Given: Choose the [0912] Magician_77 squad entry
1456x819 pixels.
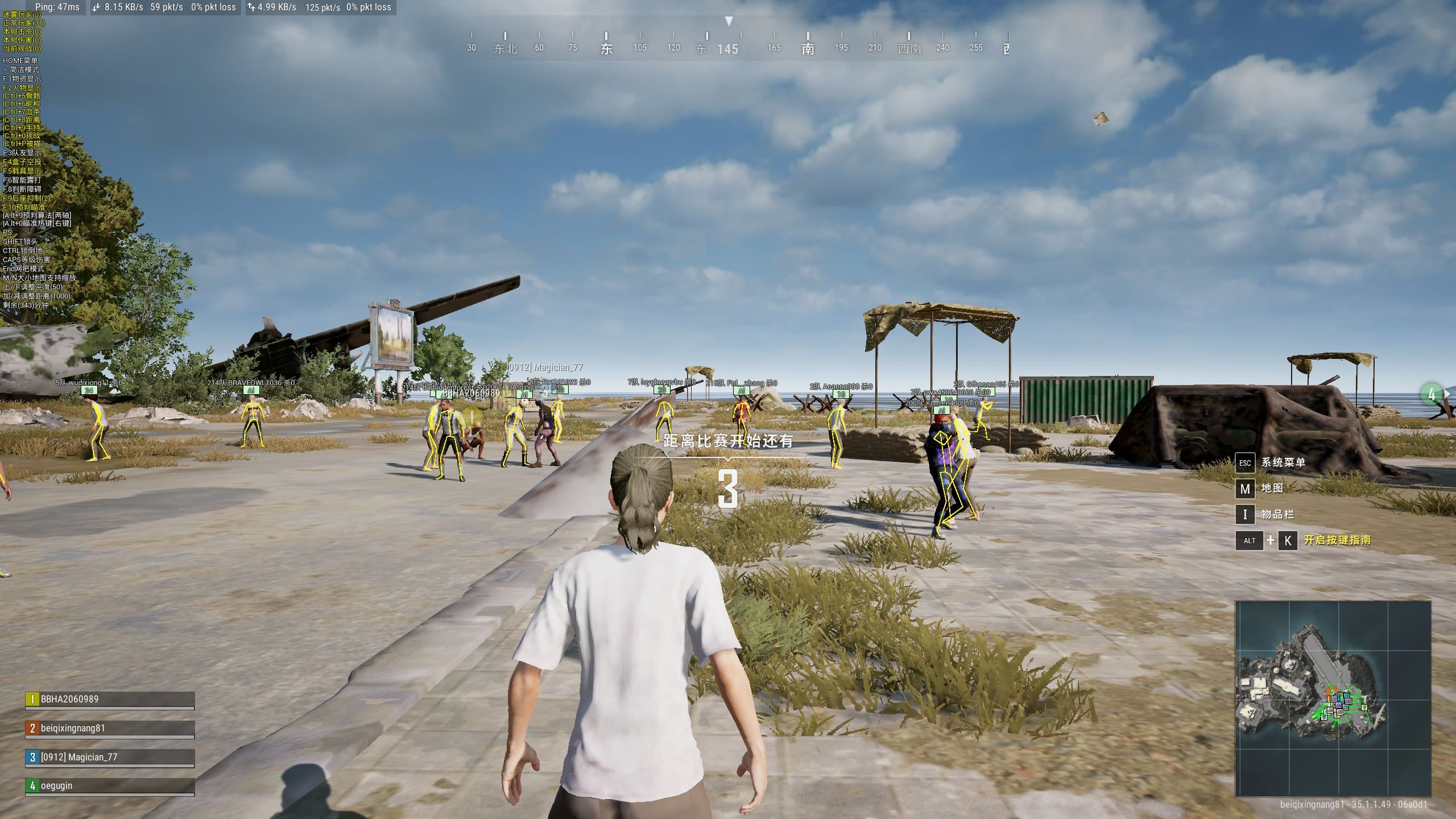Looking at the screenshot, I should 109,758.
